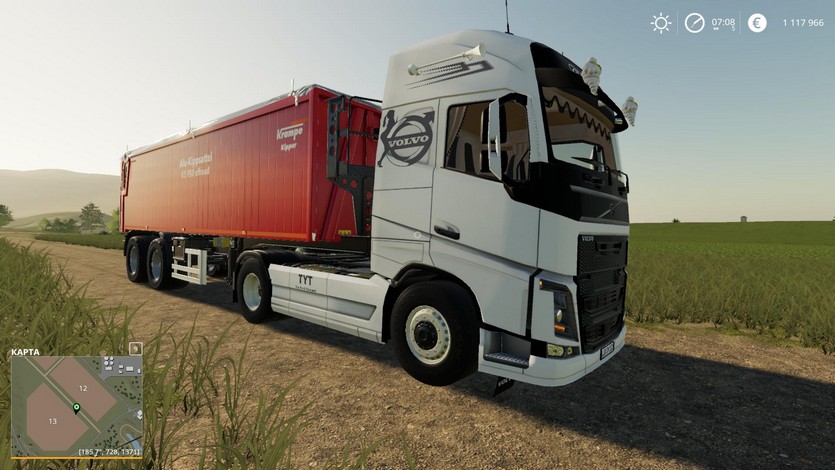Open the minimap labeled КАРТА
Image resolution: width=835 pixels, height=470 pixels.
pos(76,405)
